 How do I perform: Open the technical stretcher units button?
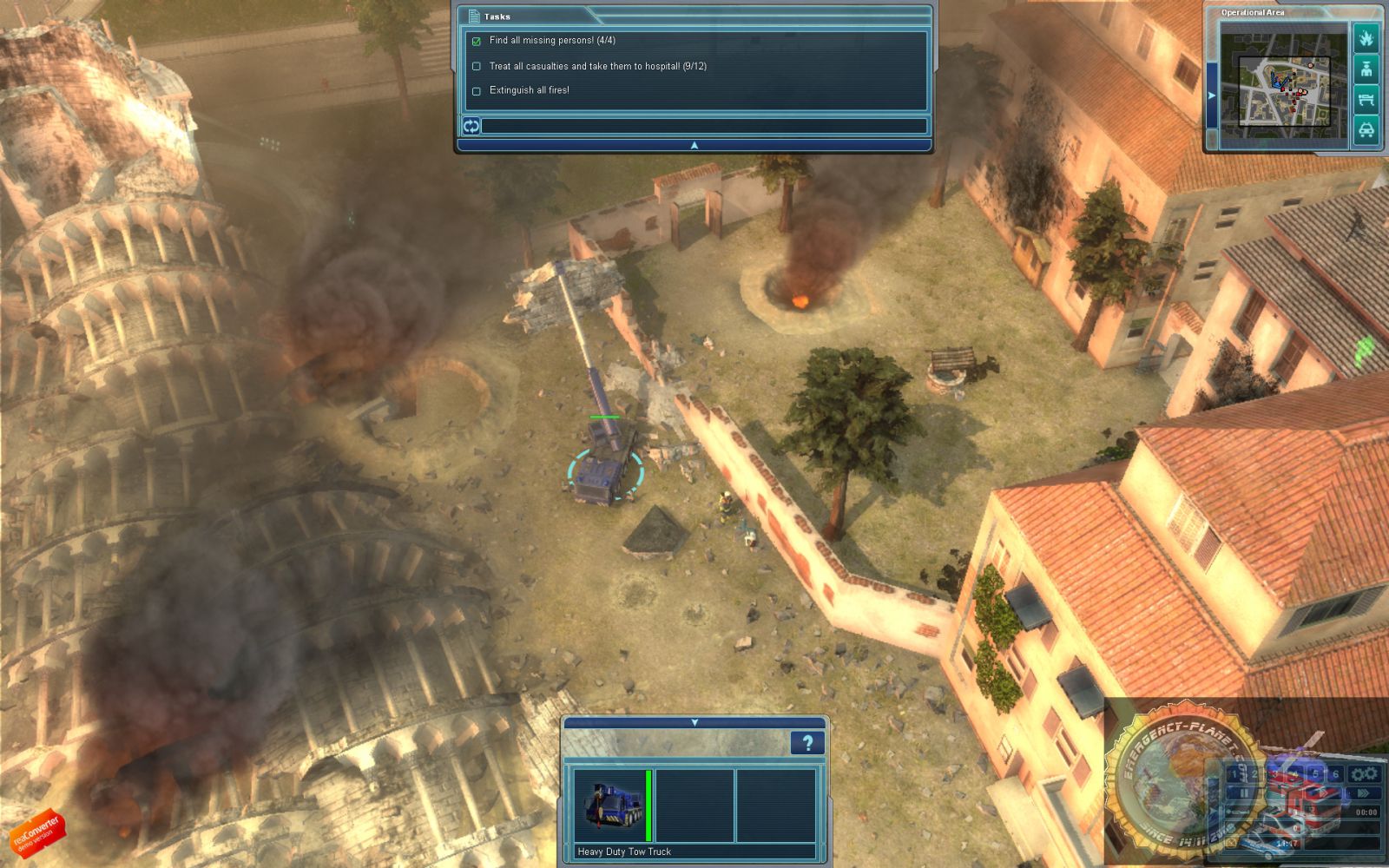(1366, 99)
